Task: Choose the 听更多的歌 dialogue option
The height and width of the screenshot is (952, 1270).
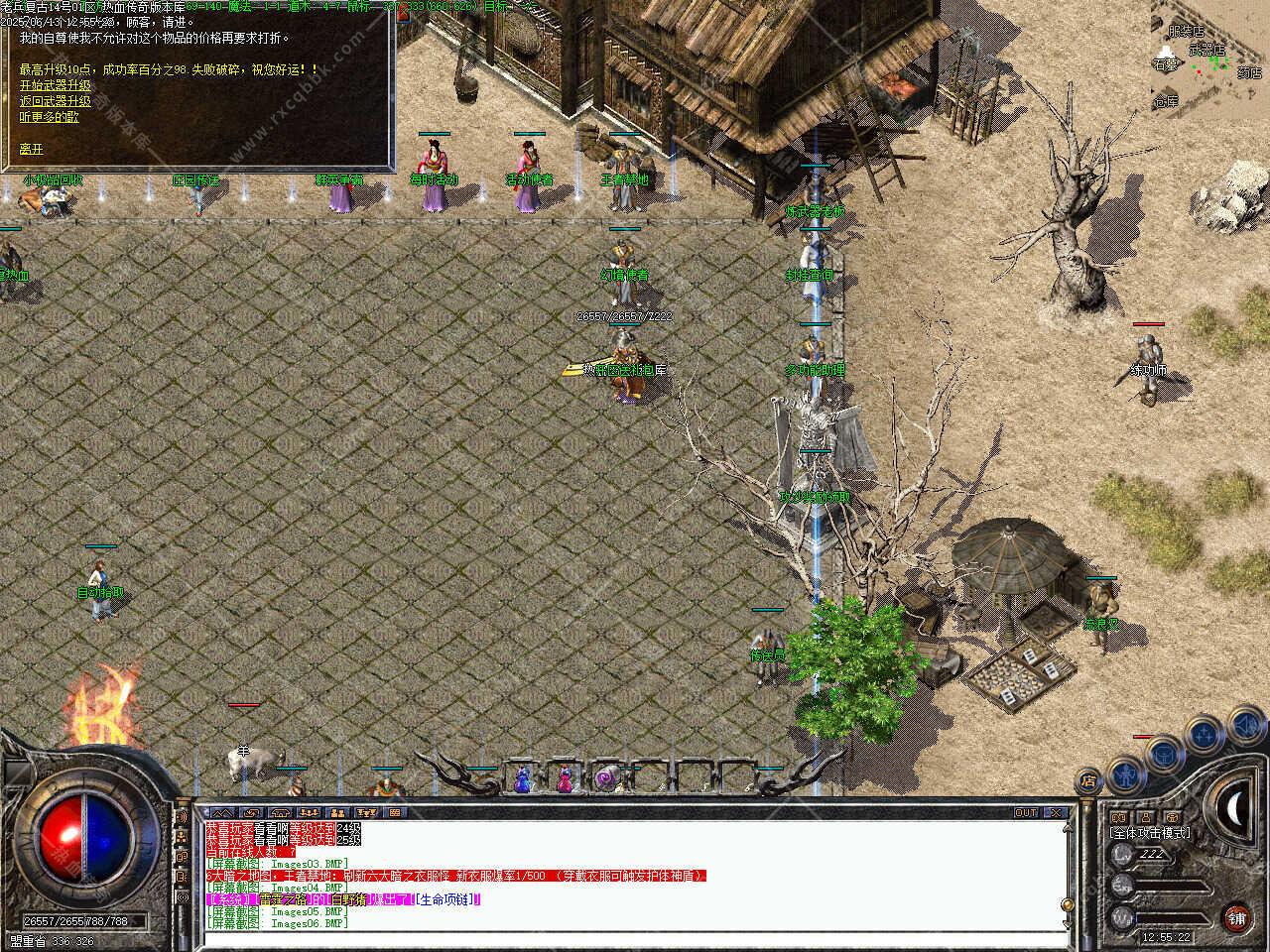Action: [49, 116]
